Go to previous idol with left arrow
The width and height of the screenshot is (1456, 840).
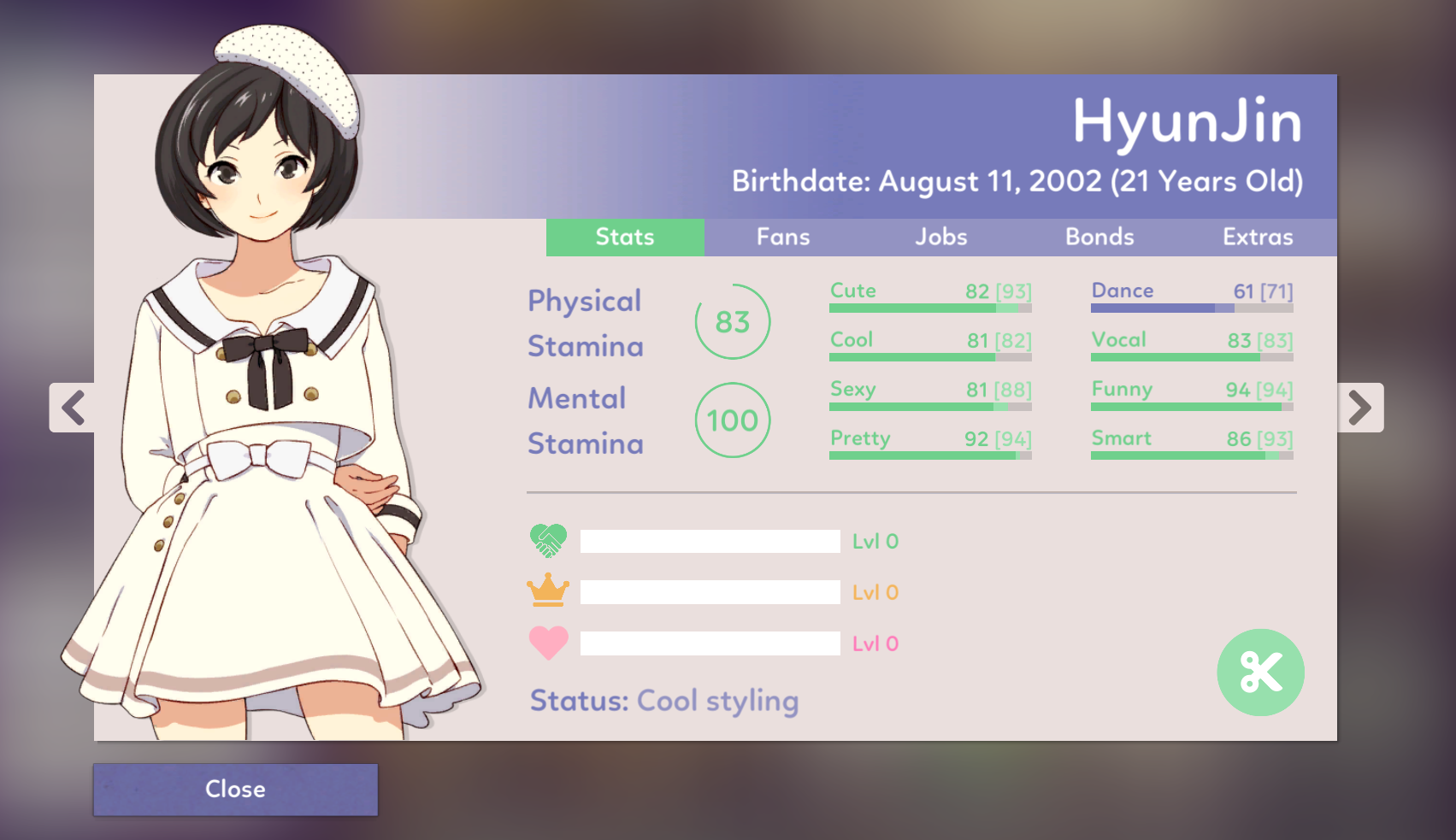coord(73,408)
